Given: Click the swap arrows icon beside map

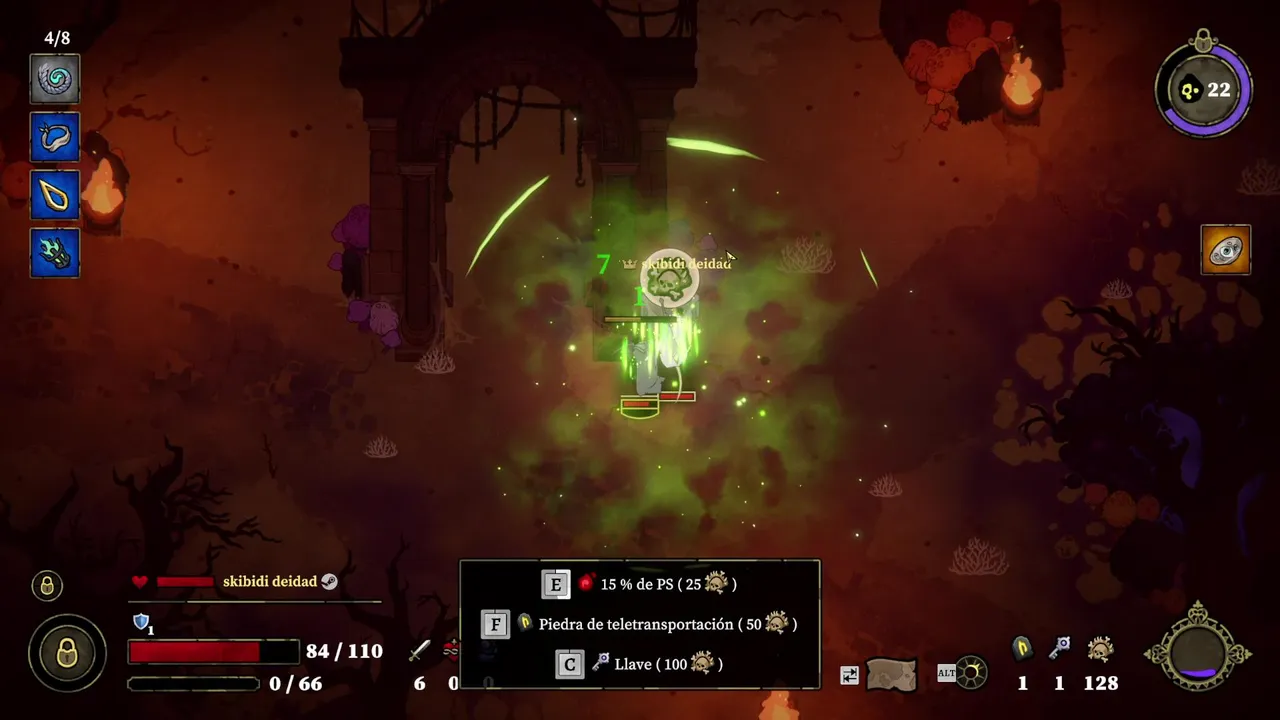Looking at the screenshot, I should (849, 675).
